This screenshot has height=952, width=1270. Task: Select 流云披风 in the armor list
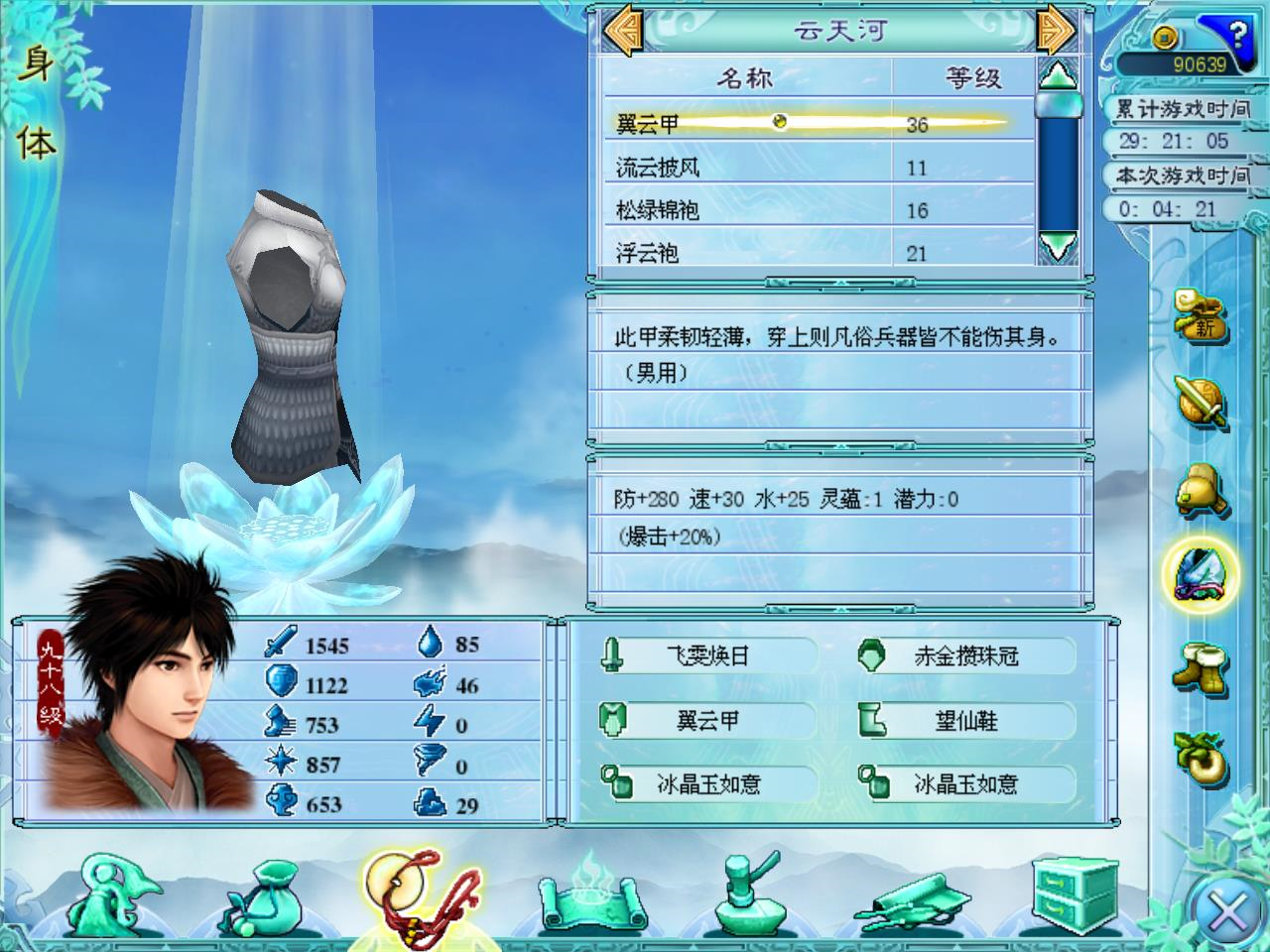(x=658, y=168)
